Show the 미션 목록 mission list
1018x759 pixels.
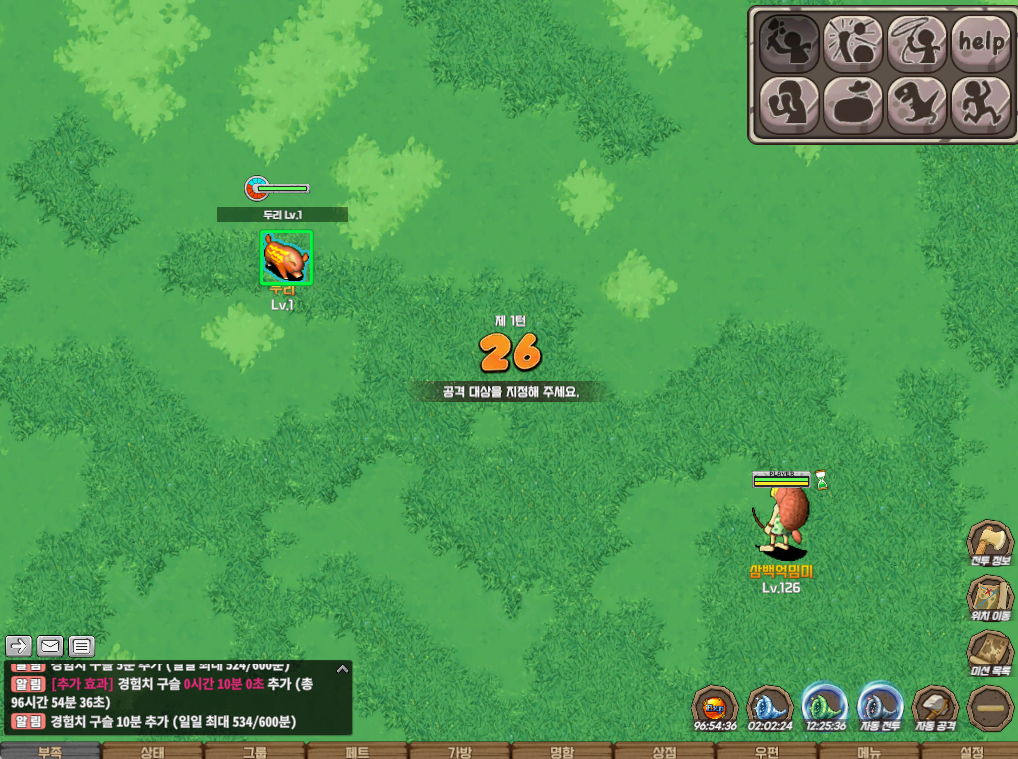989,655
